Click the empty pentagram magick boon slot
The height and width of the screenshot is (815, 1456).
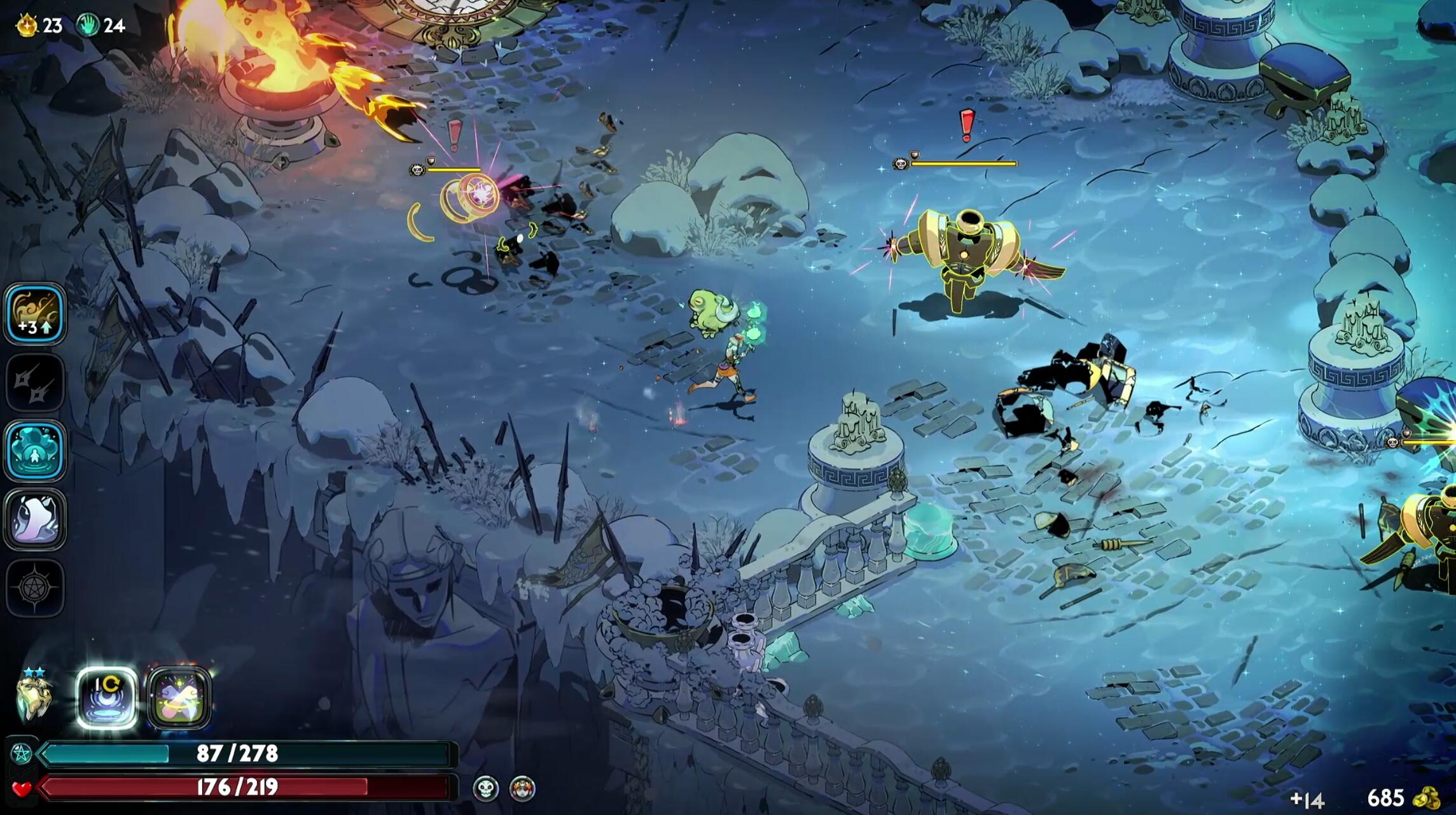(36, 588)
